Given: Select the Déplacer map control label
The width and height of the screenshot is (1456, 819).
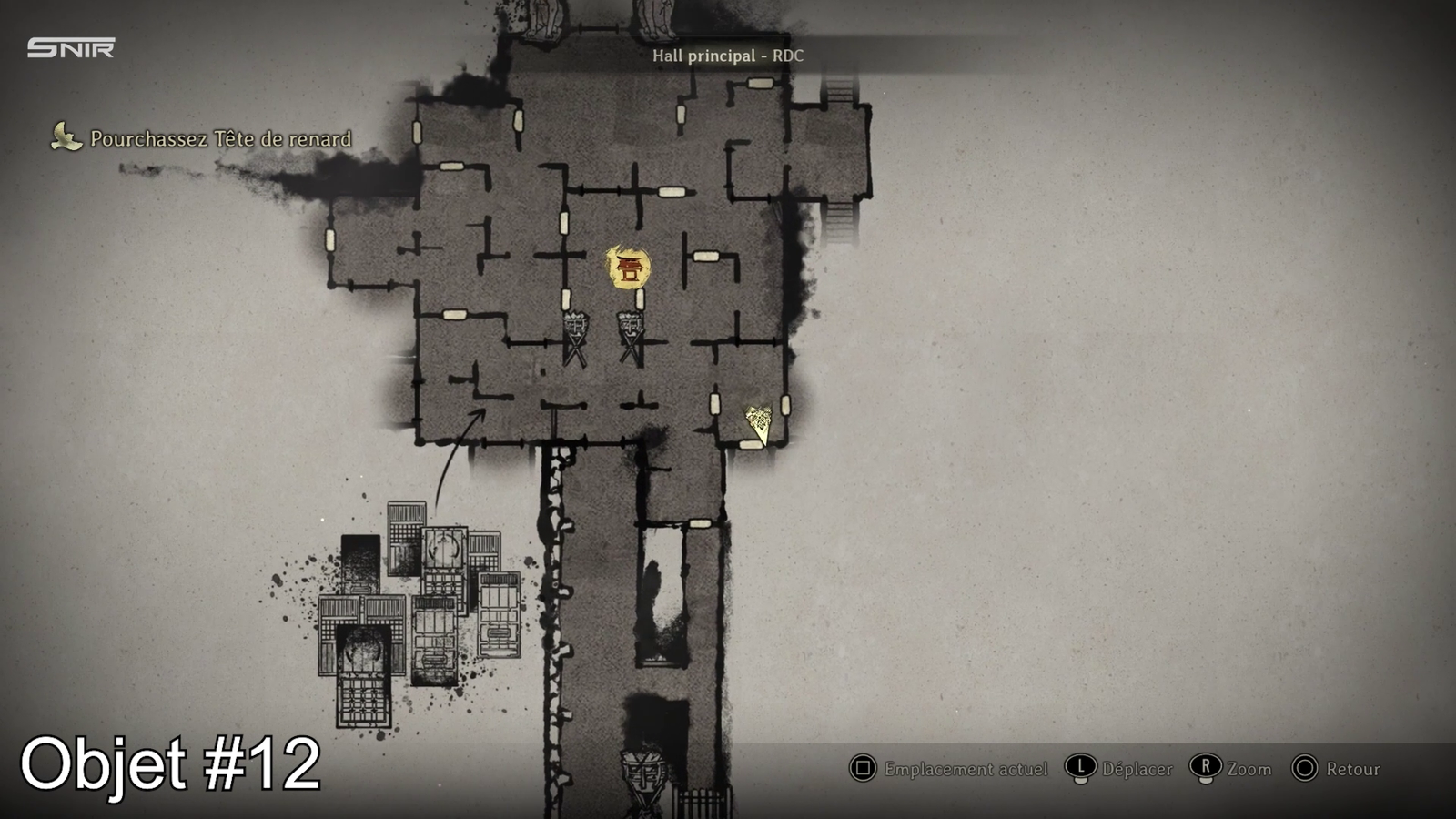Looking at the screenshot, I should click(1137, 769).
